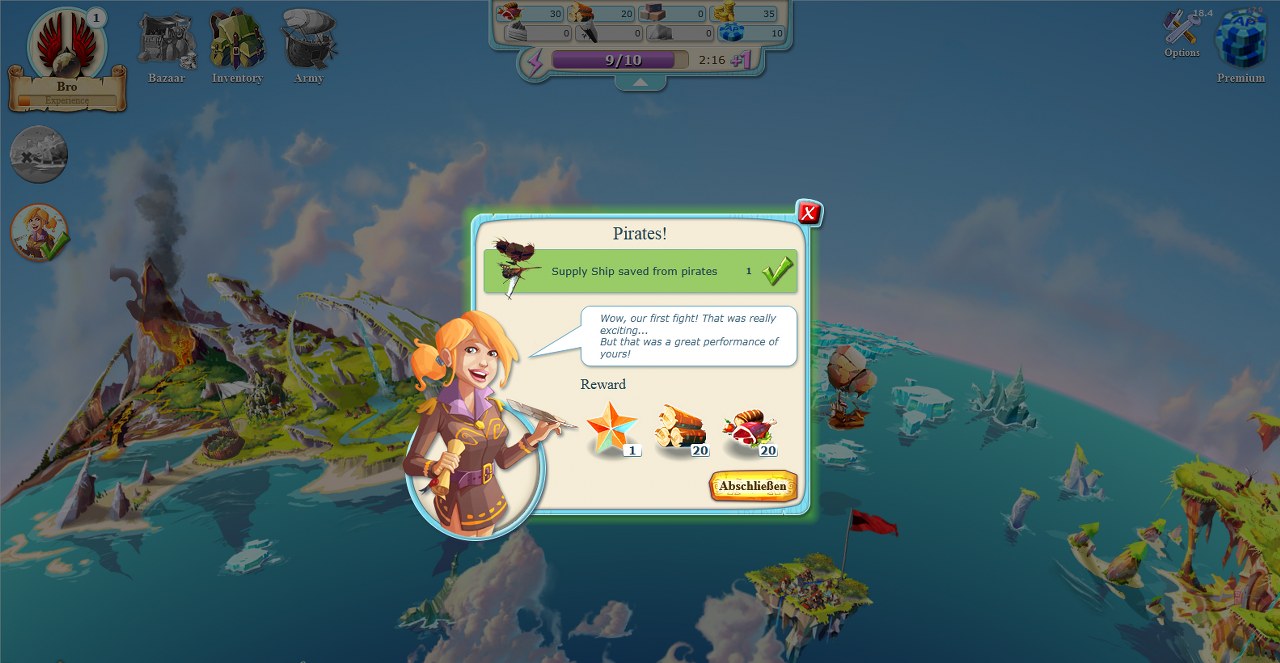Select the completed quest girl icon
Screen dimensions: 1280x663
(39, 232)
